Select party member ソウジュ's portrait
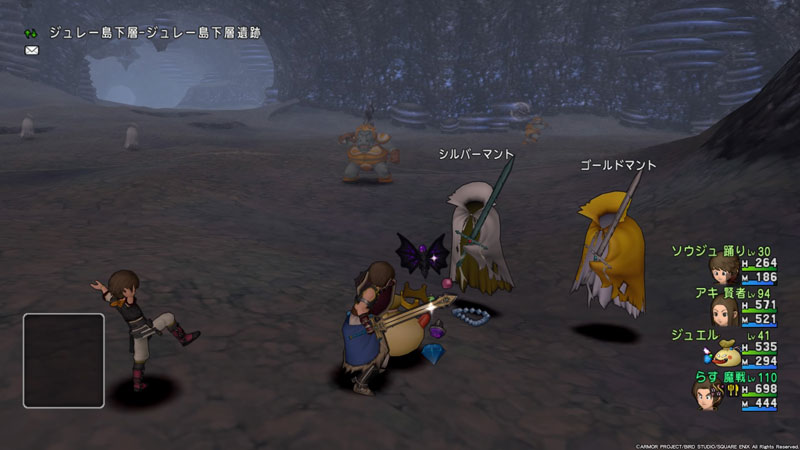The image size is (800, 450). click(x=723, y=270)
